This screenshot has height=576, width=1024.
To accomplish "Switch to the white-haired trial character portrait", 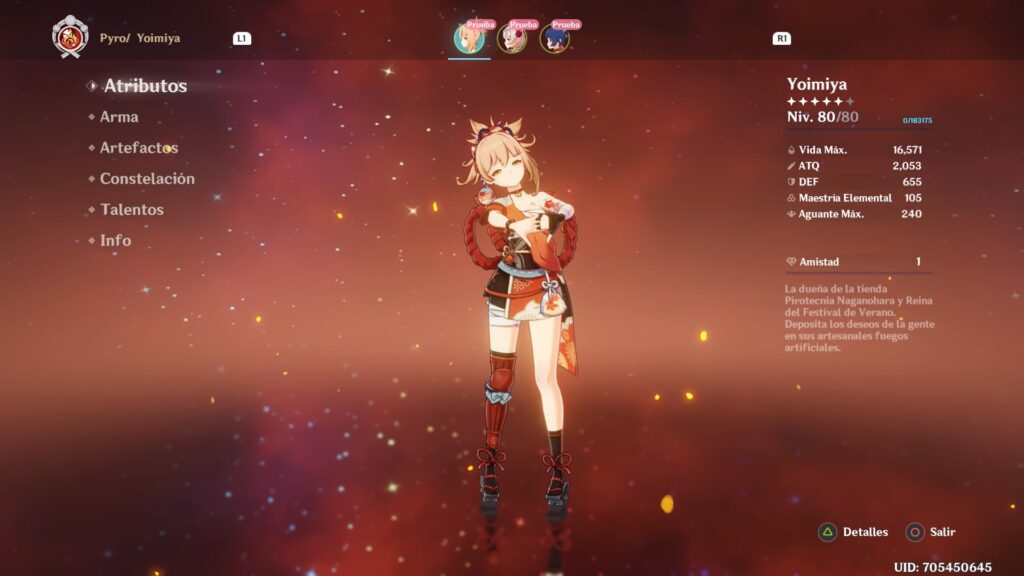I will pos(511,39).
